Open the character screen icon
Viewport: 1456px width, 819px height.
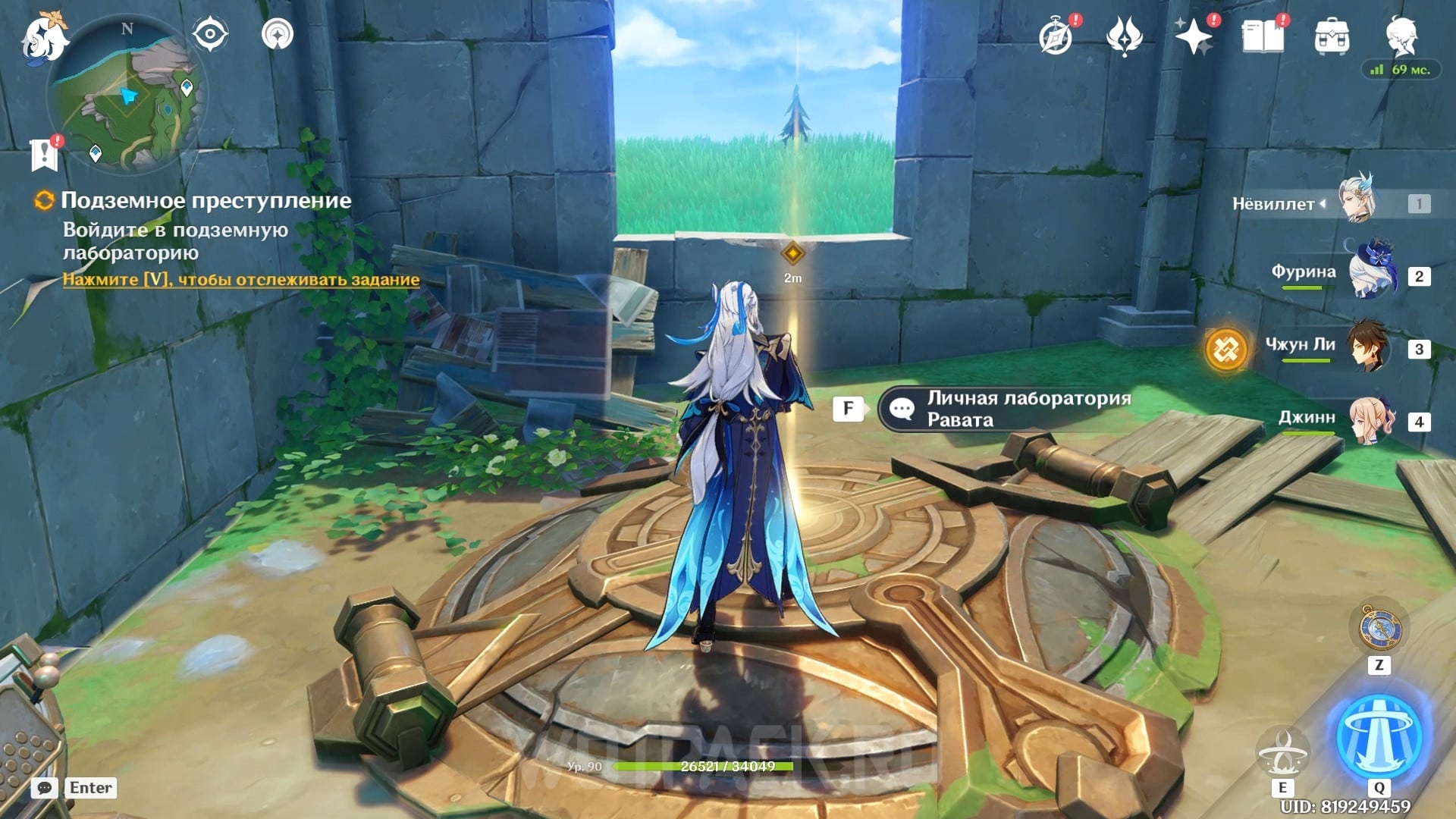point(1401,35)
